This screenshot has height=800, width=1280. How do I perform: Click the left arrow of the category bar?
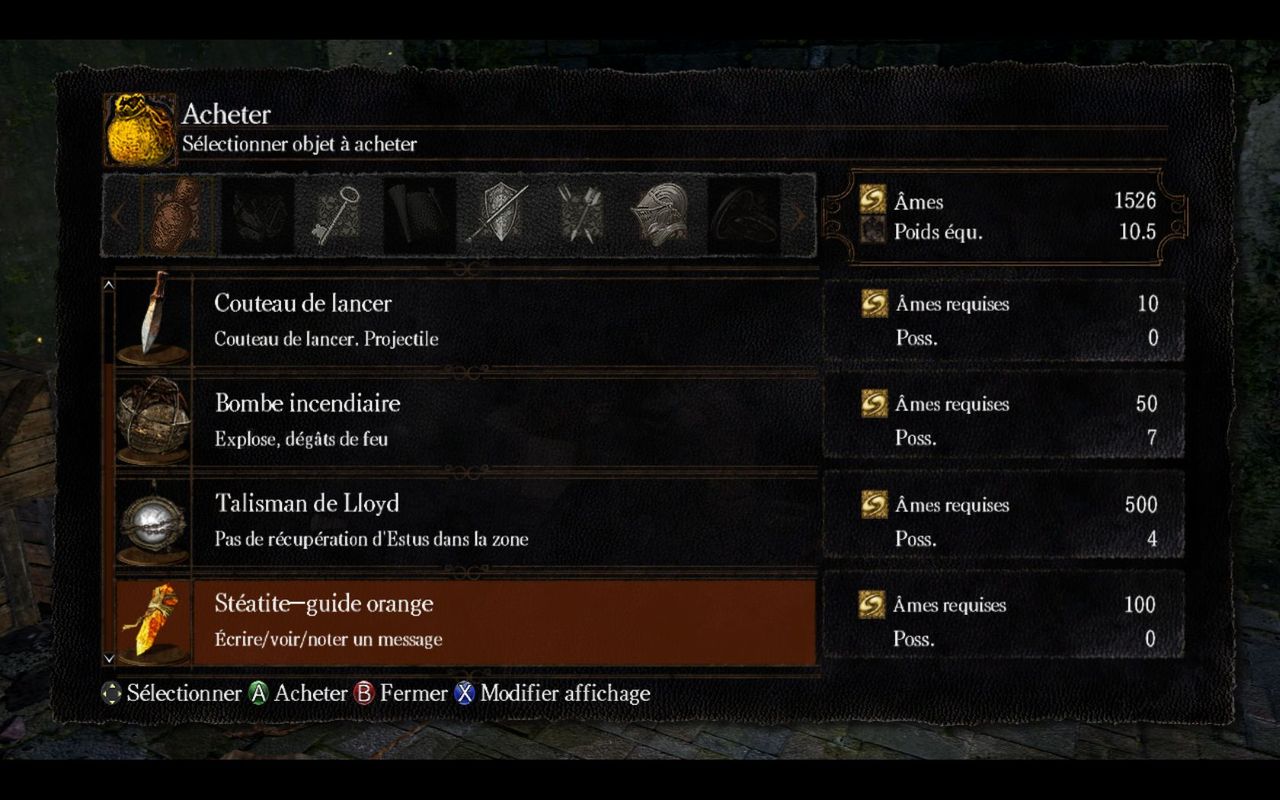coord(118,215)
